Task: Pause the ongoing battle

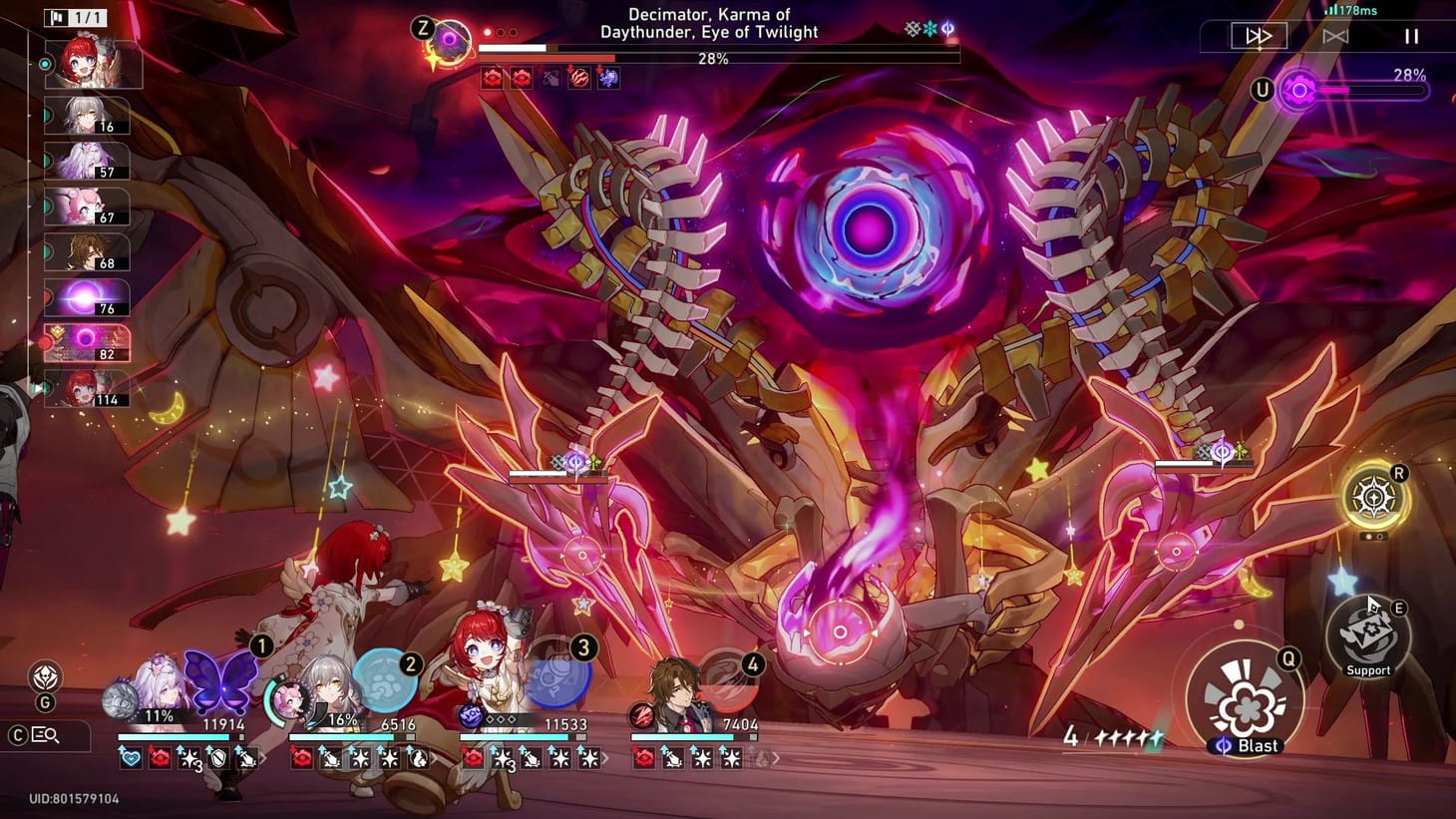Action: (1413, 36)
